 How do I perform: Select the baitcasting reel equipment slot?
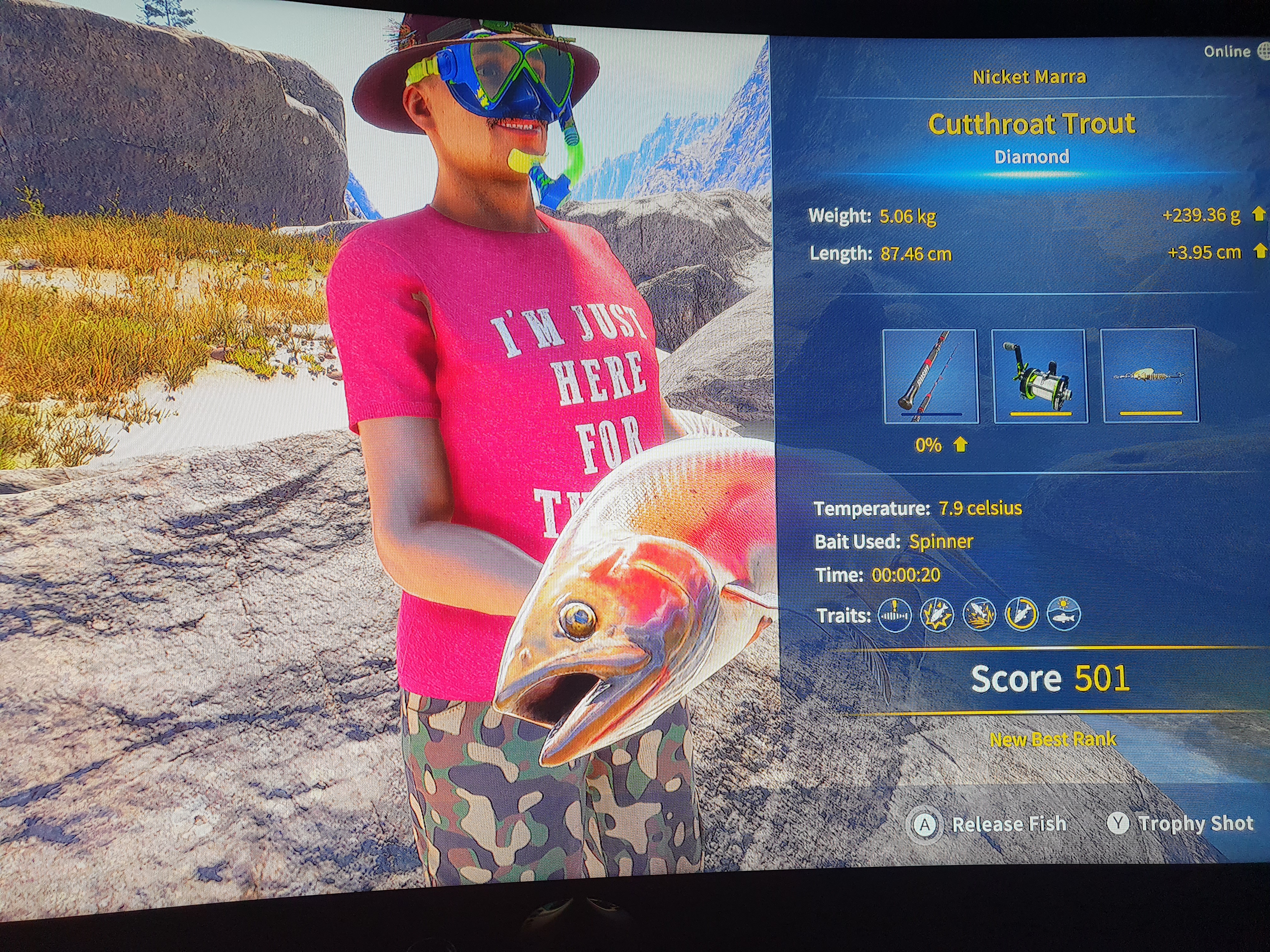click(x=1039, y=376)
